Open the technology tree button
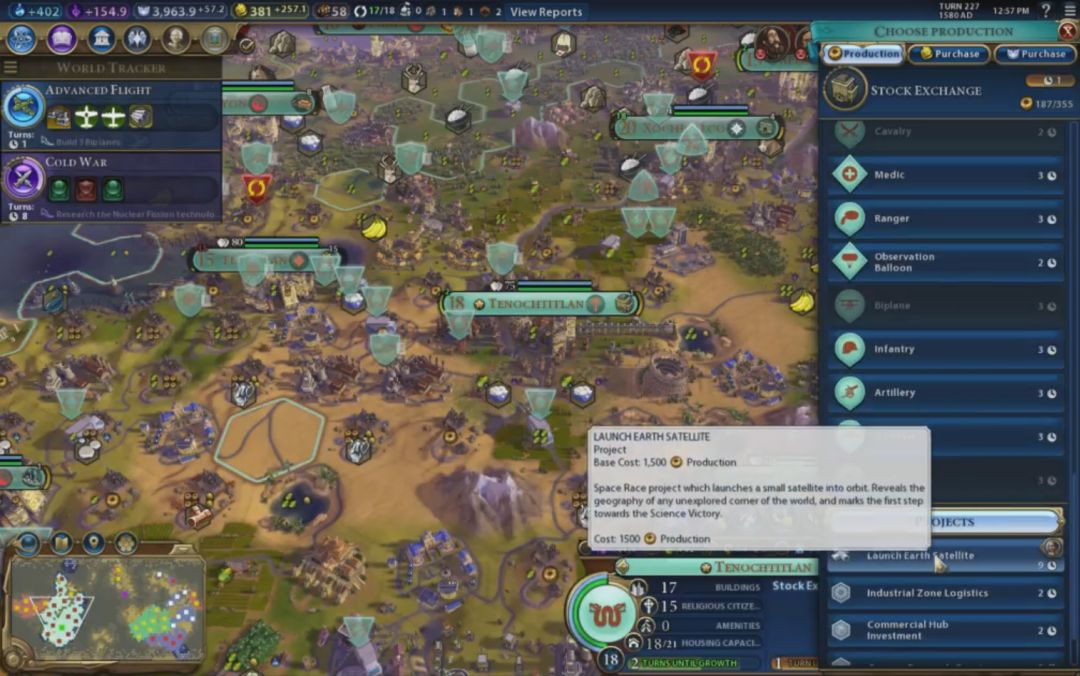 22,39
